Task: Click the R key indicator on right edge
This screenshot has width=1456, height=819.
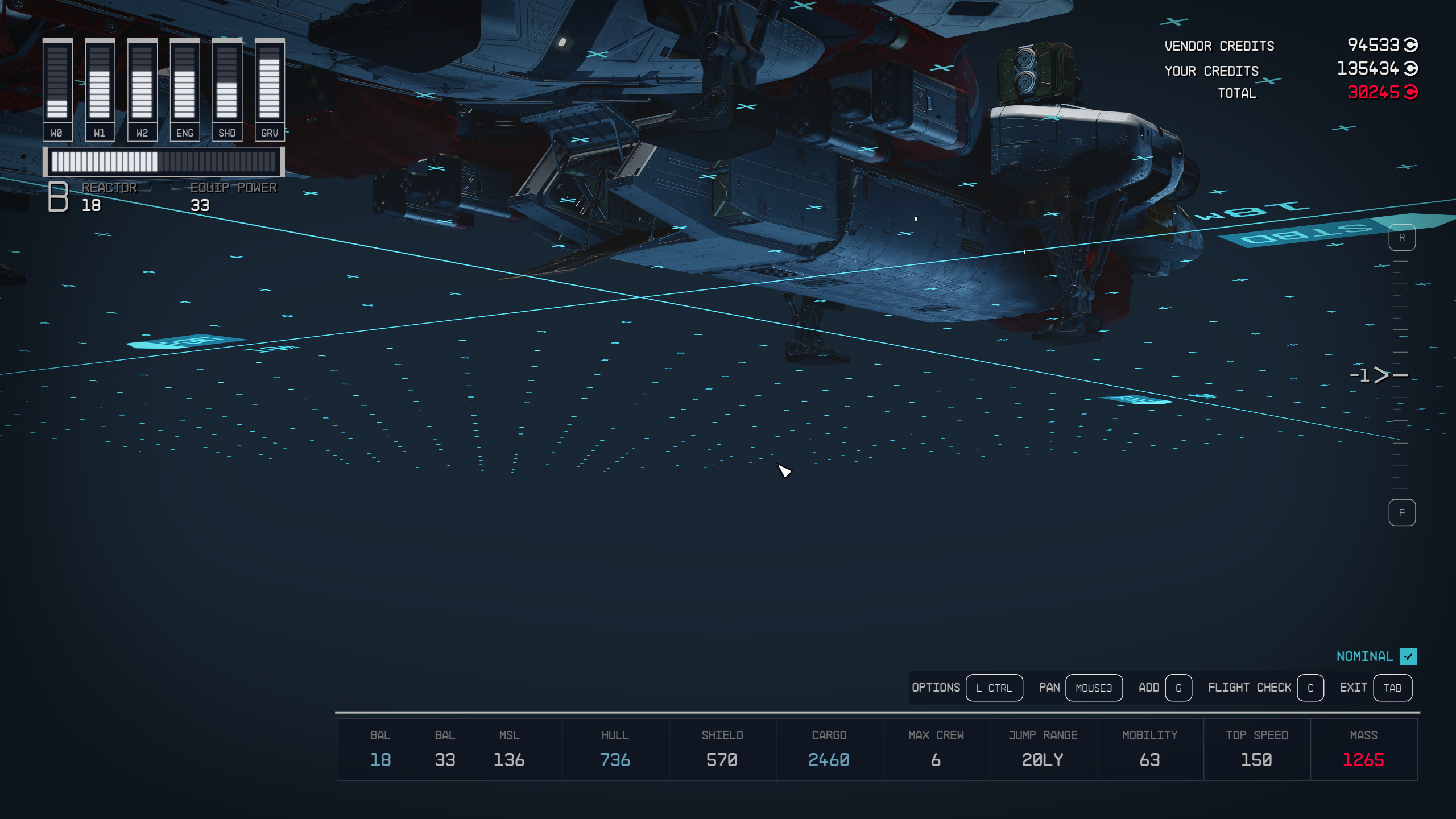Action: pos(1403,238)
